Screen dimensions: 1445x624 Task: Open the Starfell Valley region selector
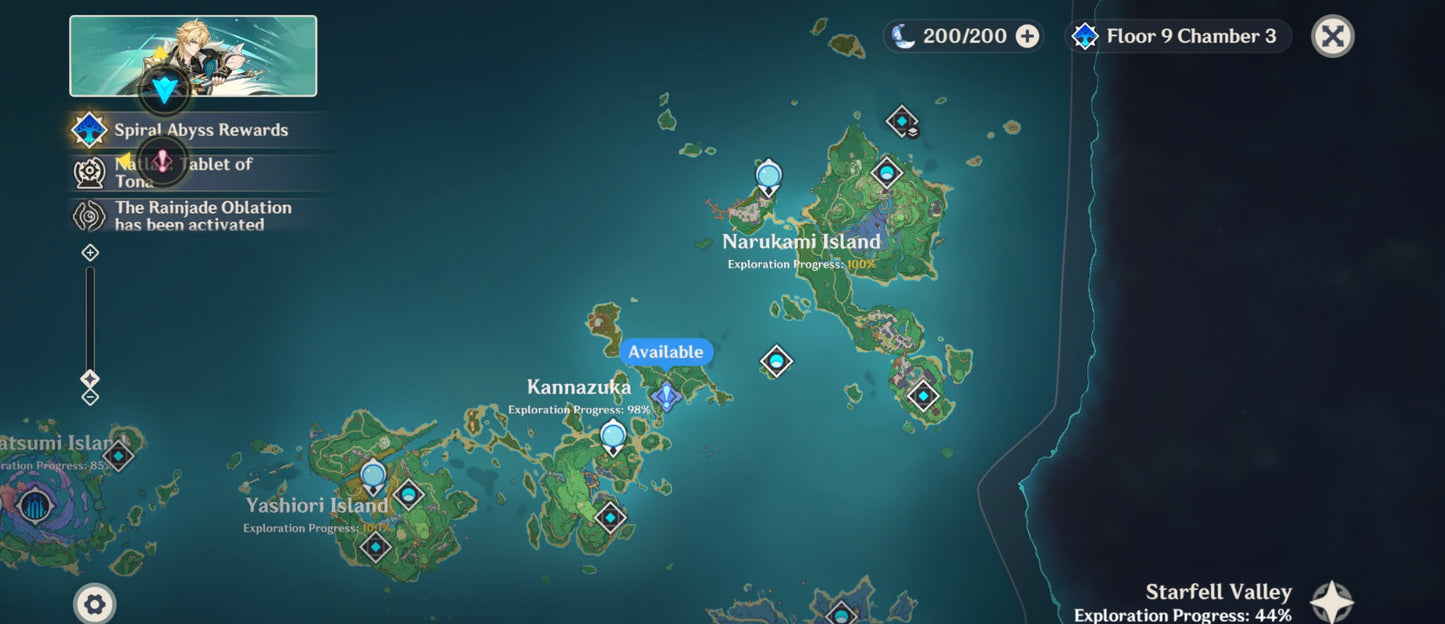(x=1331, y=603)
